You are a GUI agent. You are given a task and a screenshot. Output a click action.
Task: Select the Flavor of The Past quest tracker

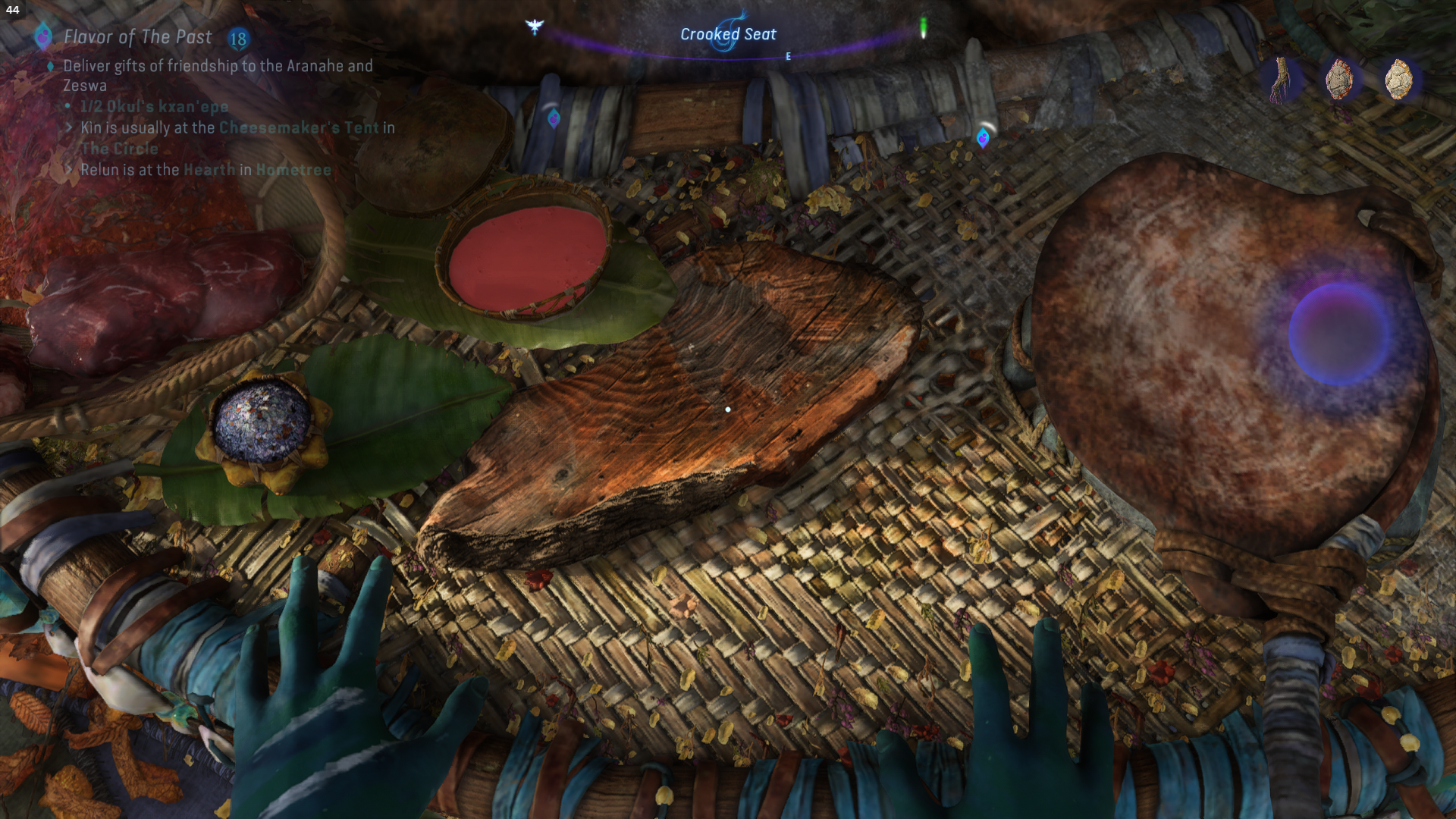pyautogui.click(x=137, y=37)
